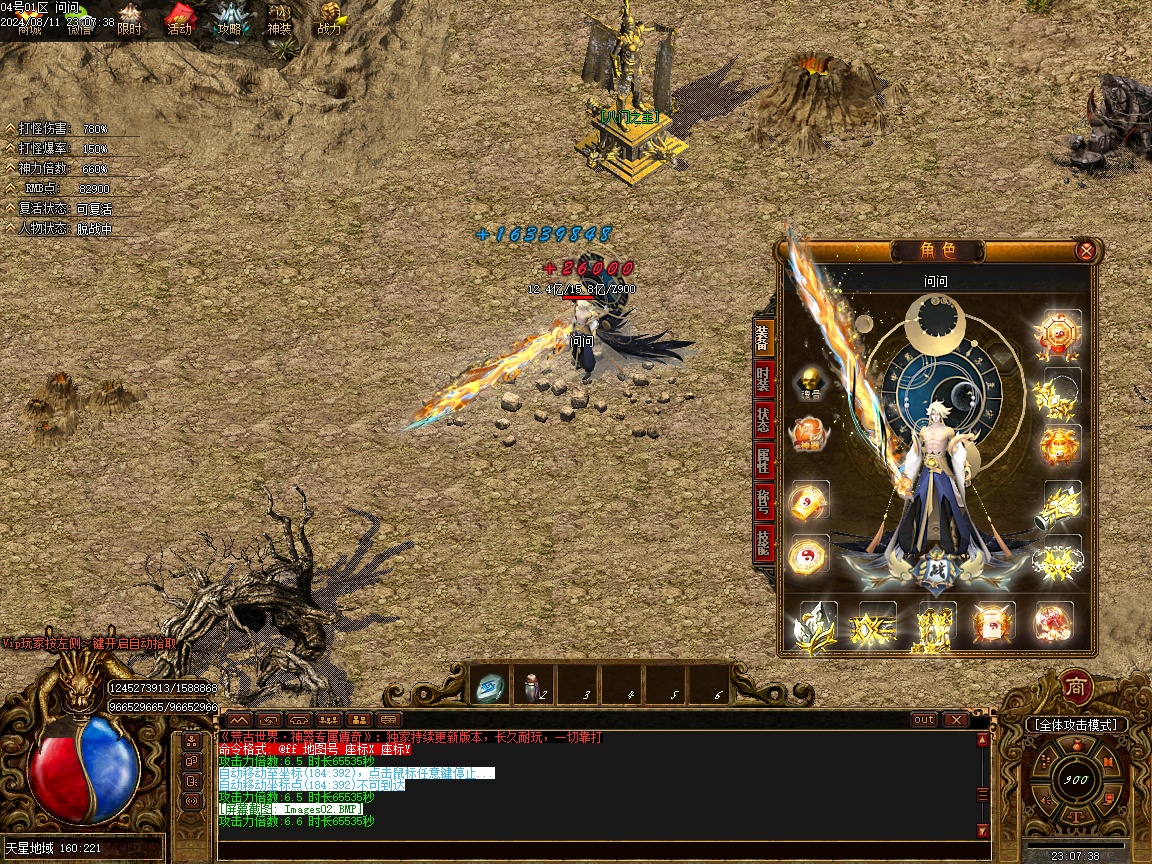Click the chat window's out button
Image resolution: width=1152 pixels, height=864 pixels.
coord(924,719)
